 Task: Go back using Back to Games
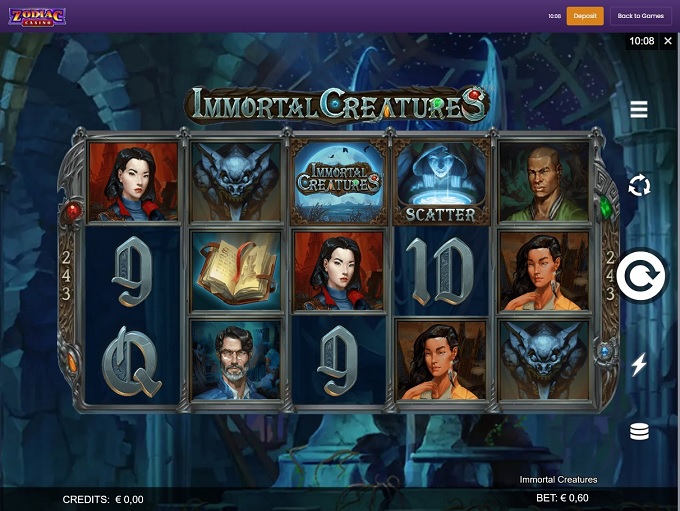pyautogui.click(x=640, y=16)
